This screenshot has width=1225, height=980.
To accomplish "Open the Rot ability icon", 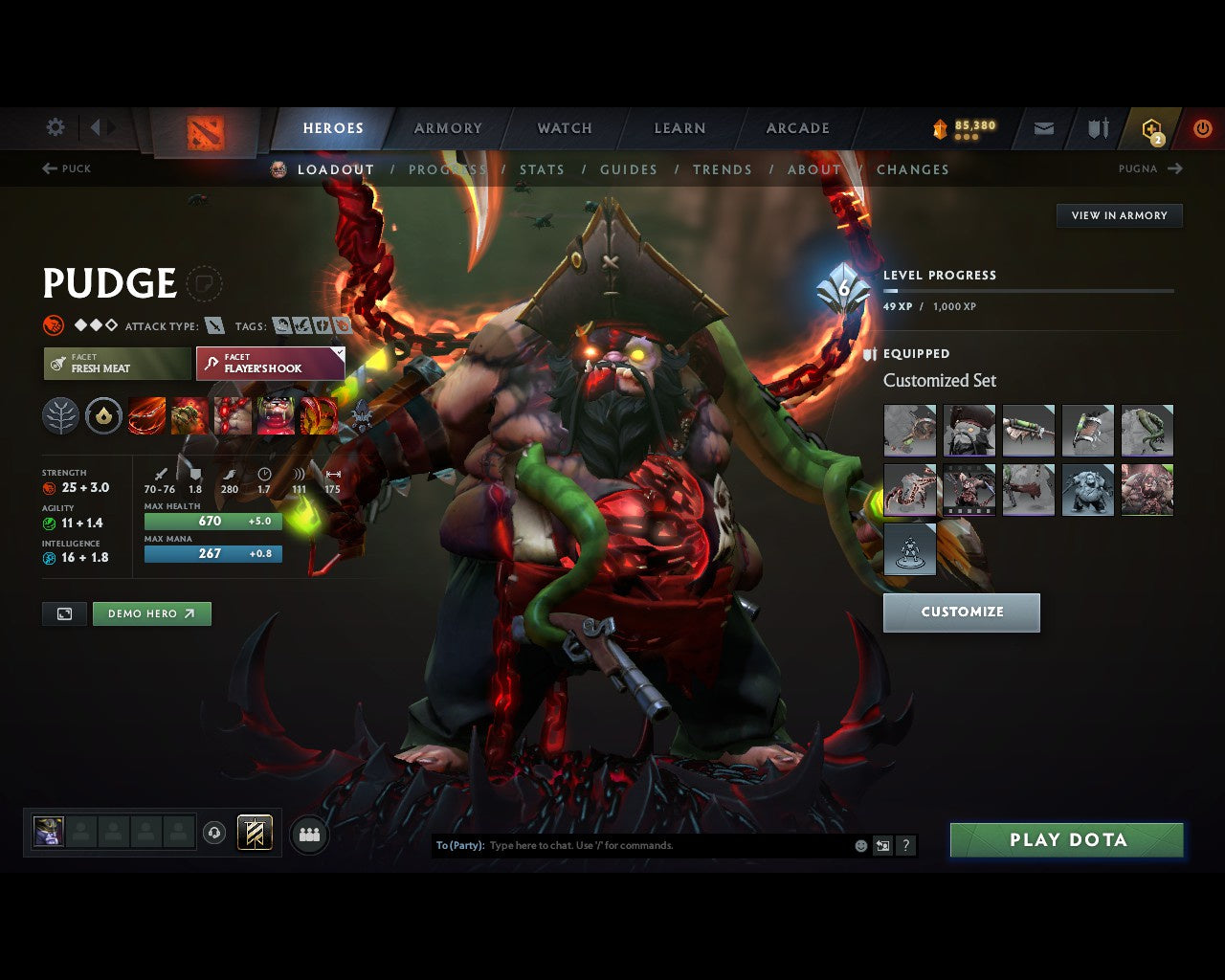I will (190, 415).
